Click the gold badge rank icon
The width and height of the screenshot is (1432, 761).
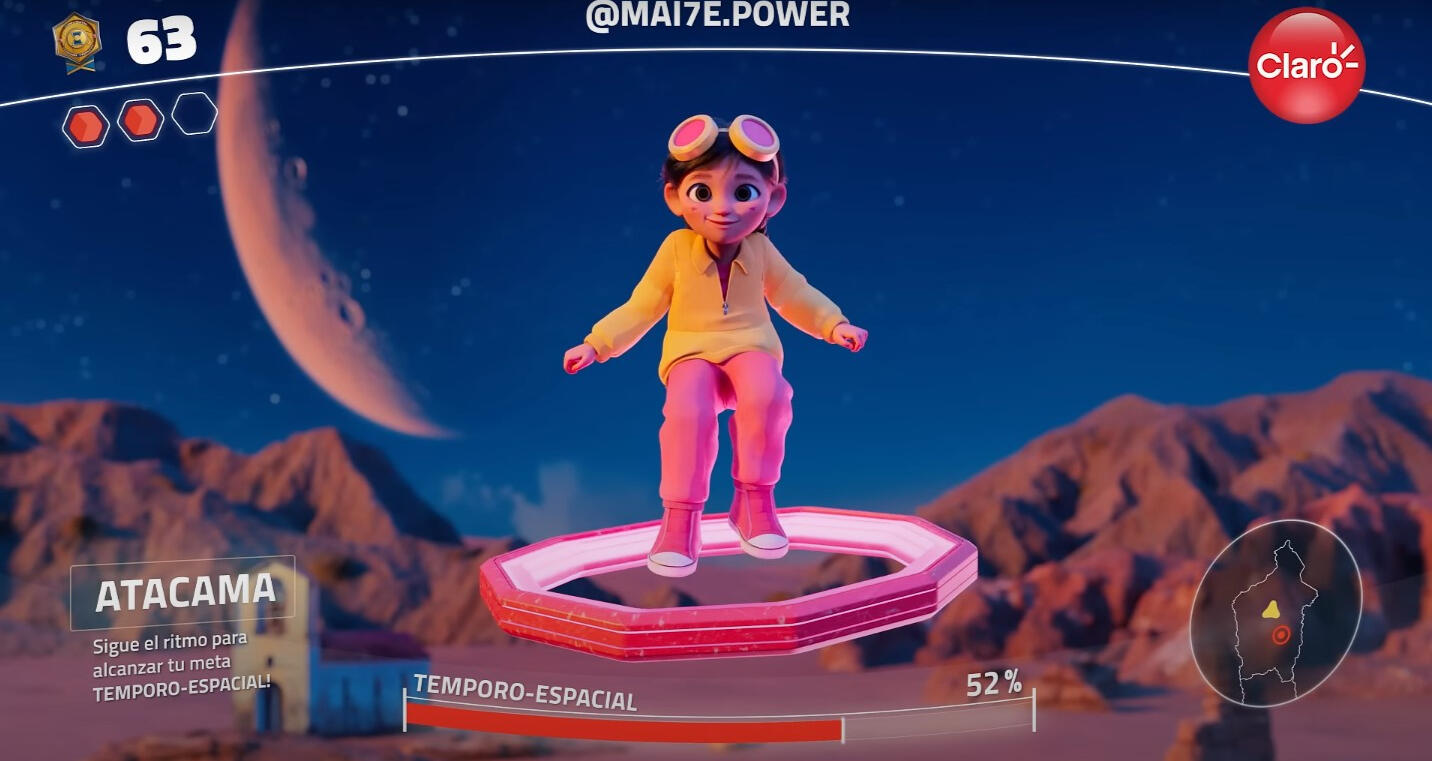[x=77, y=42]
